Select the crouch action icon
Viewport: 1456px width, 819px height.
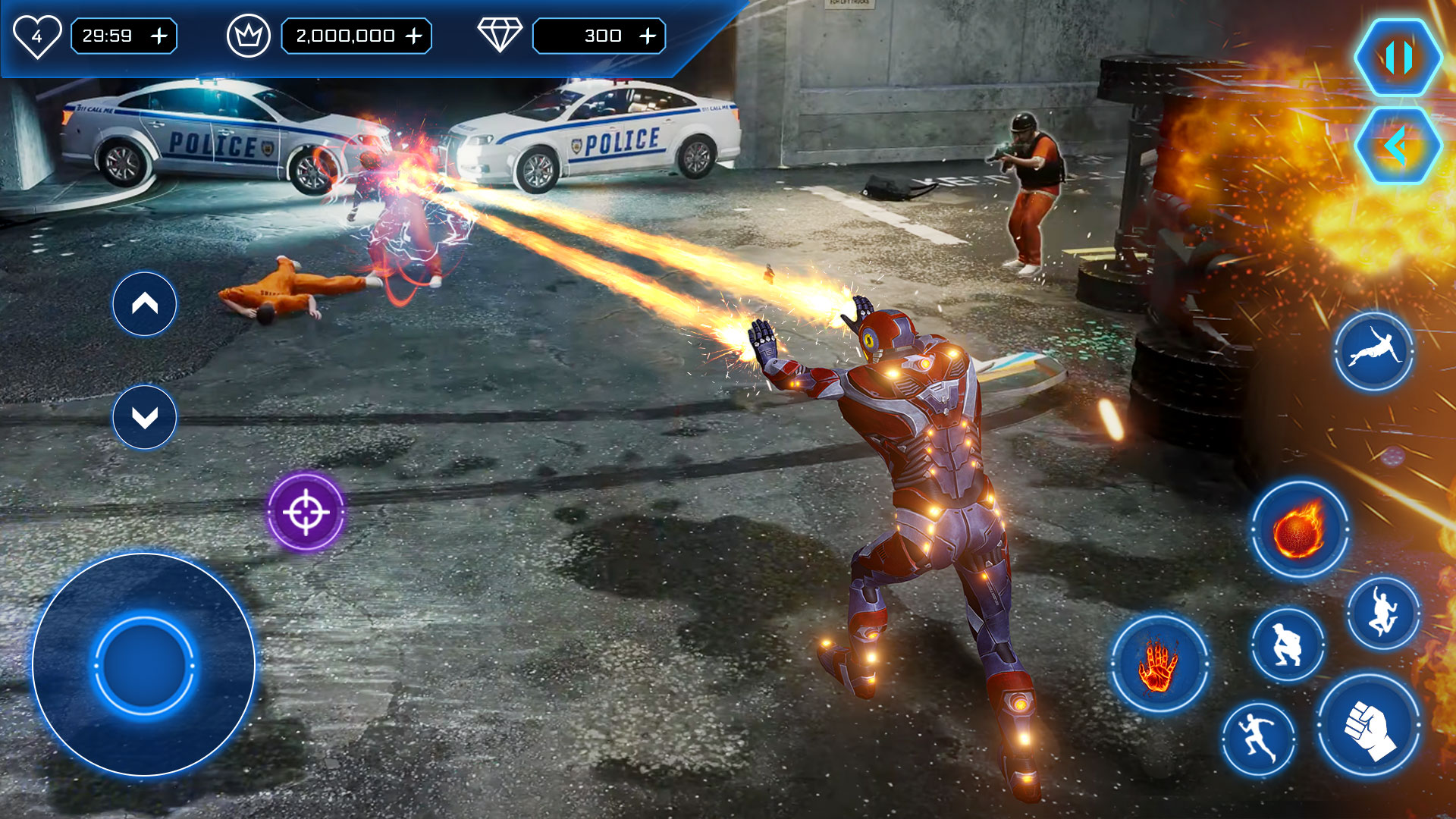[x=1287, y=645]
